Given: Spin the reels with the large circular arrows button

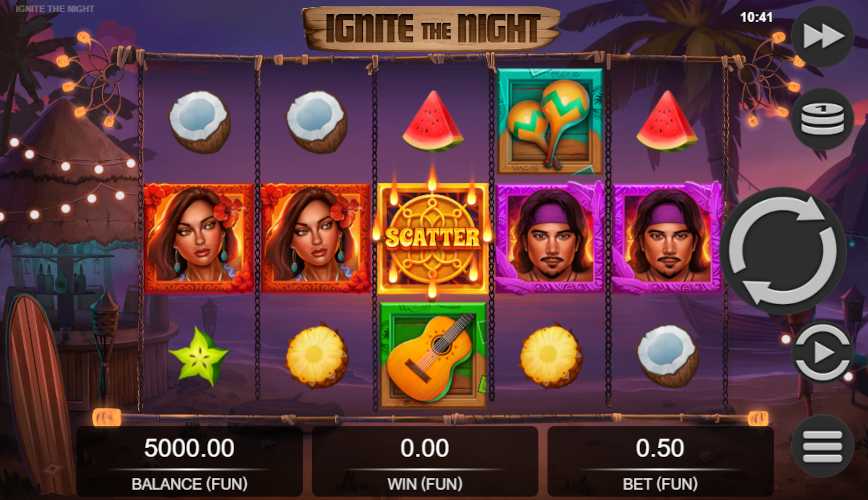Looking at the screenshot, I should pyautogui.click(x=784, y=250).
